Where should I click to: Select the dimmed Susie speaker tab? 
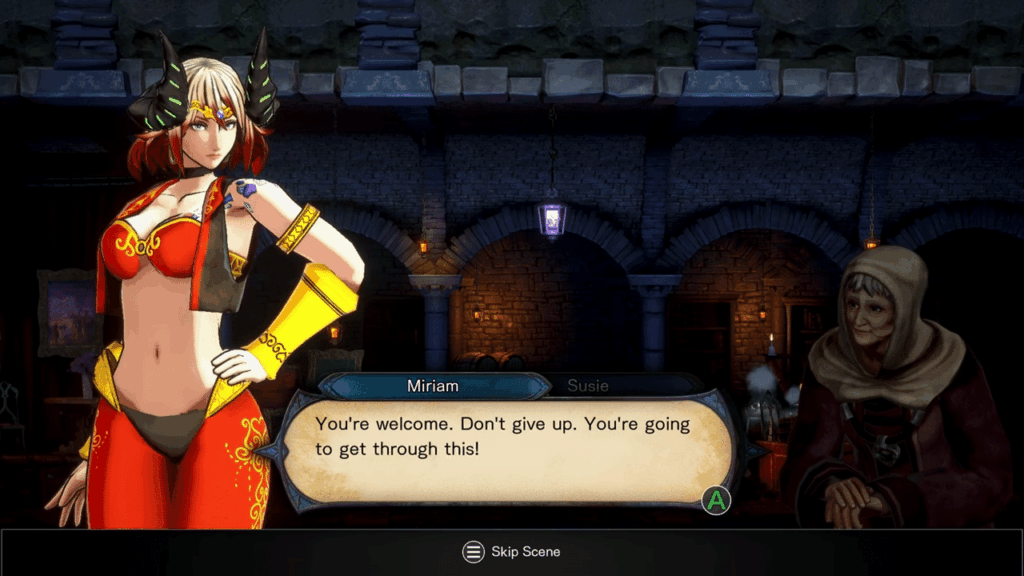tap(588, 386)
